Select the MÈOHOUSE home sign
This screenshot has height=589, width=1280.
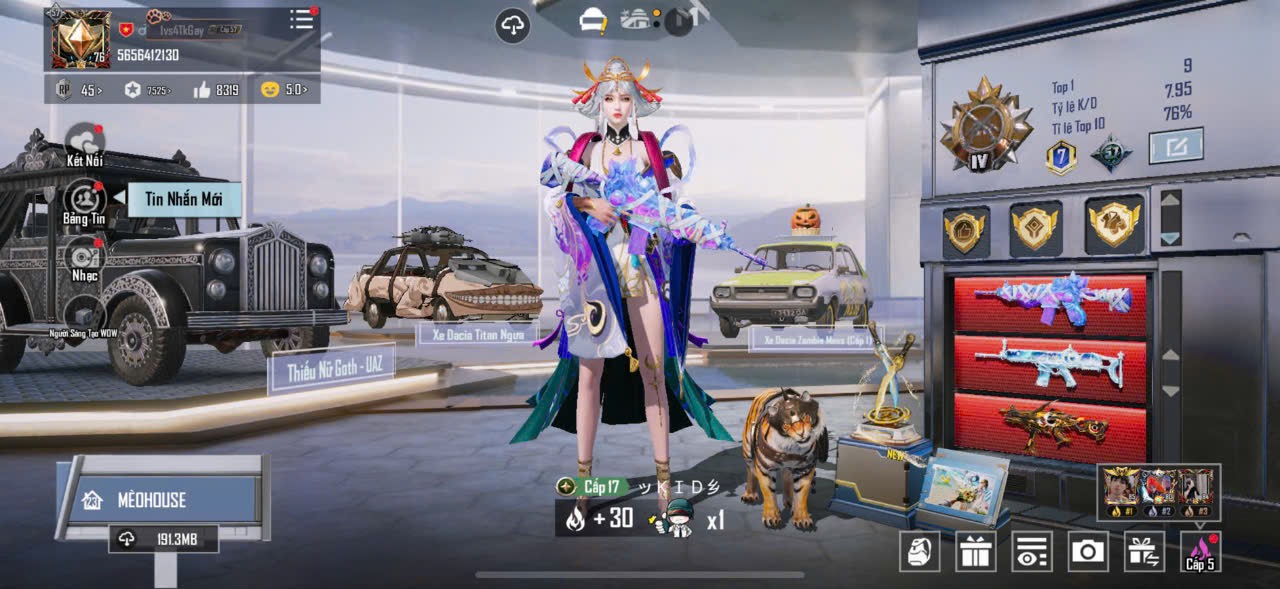[x=162, y=499]
